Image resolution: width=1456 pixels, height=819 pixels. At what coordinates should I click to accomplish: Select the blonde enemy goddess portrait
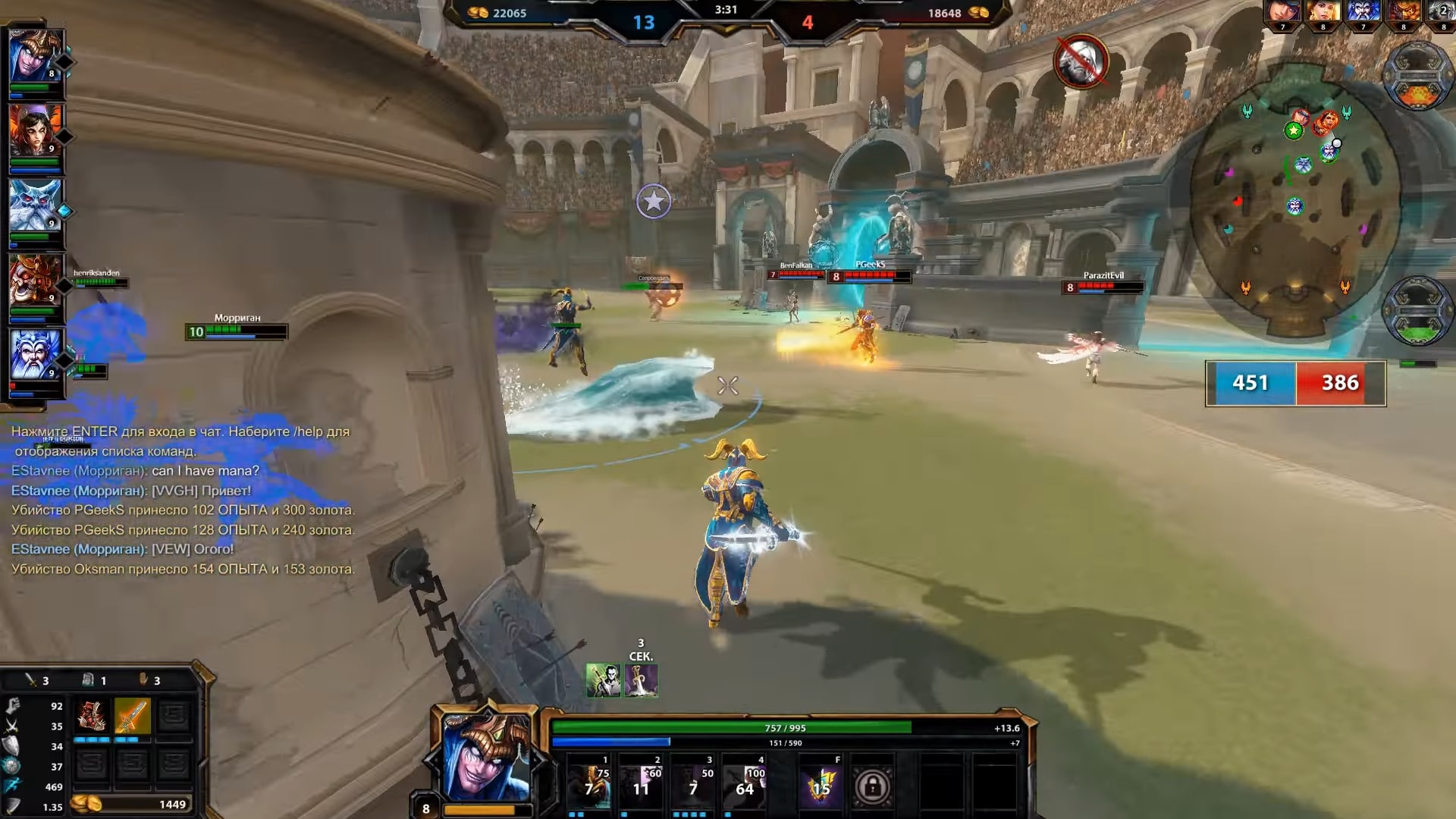1323,13
